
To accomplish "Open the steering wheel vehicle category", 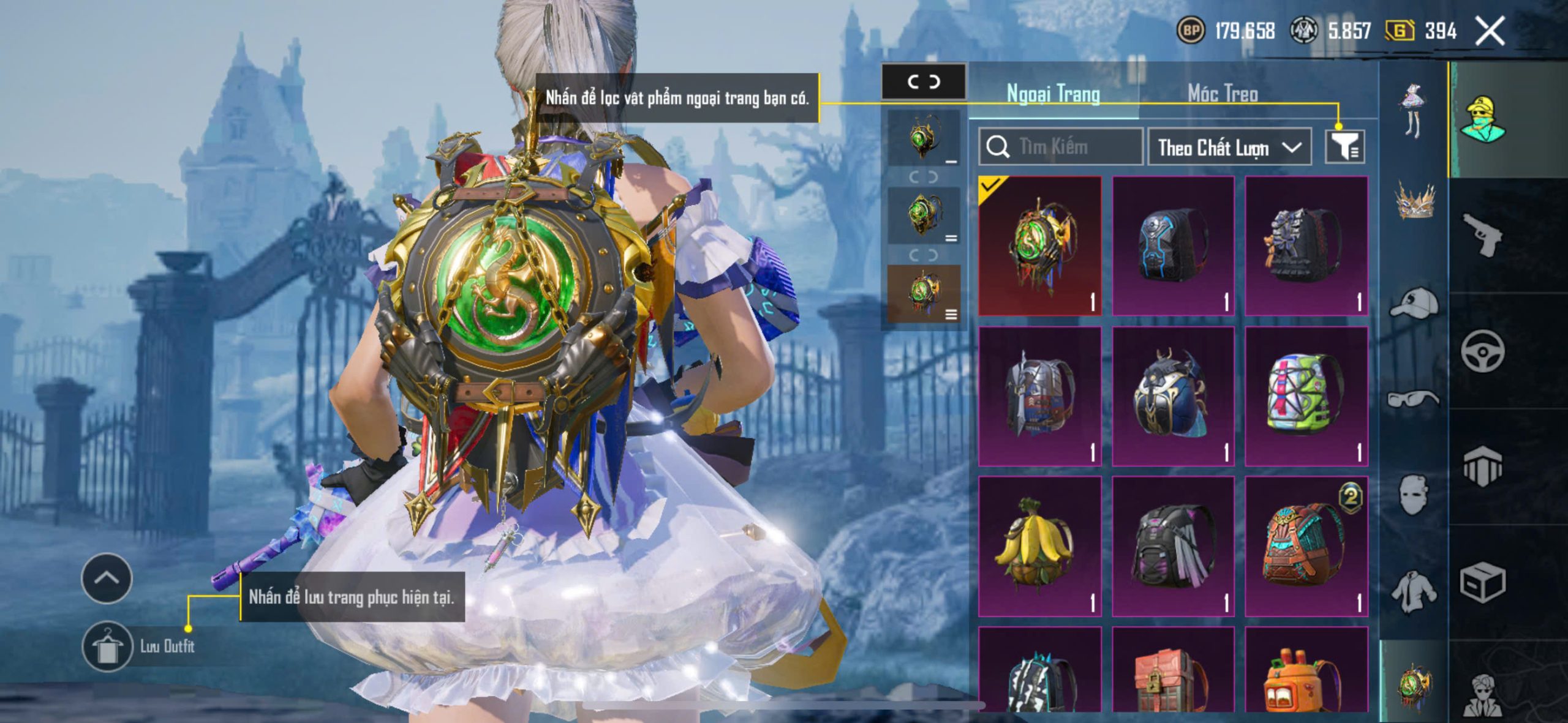I will point(1482,351).
